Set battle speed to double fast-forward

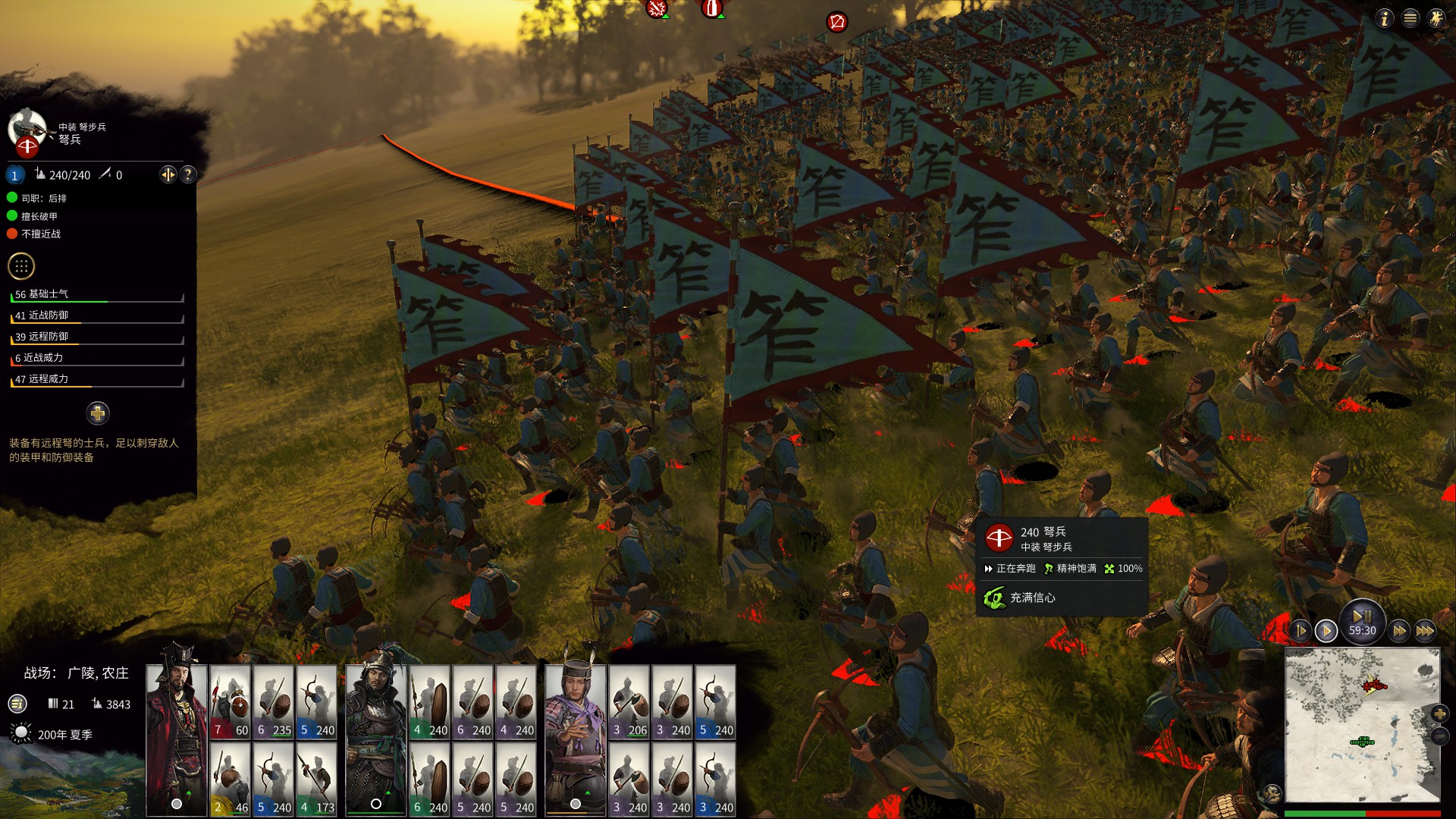click(1399, 631)
